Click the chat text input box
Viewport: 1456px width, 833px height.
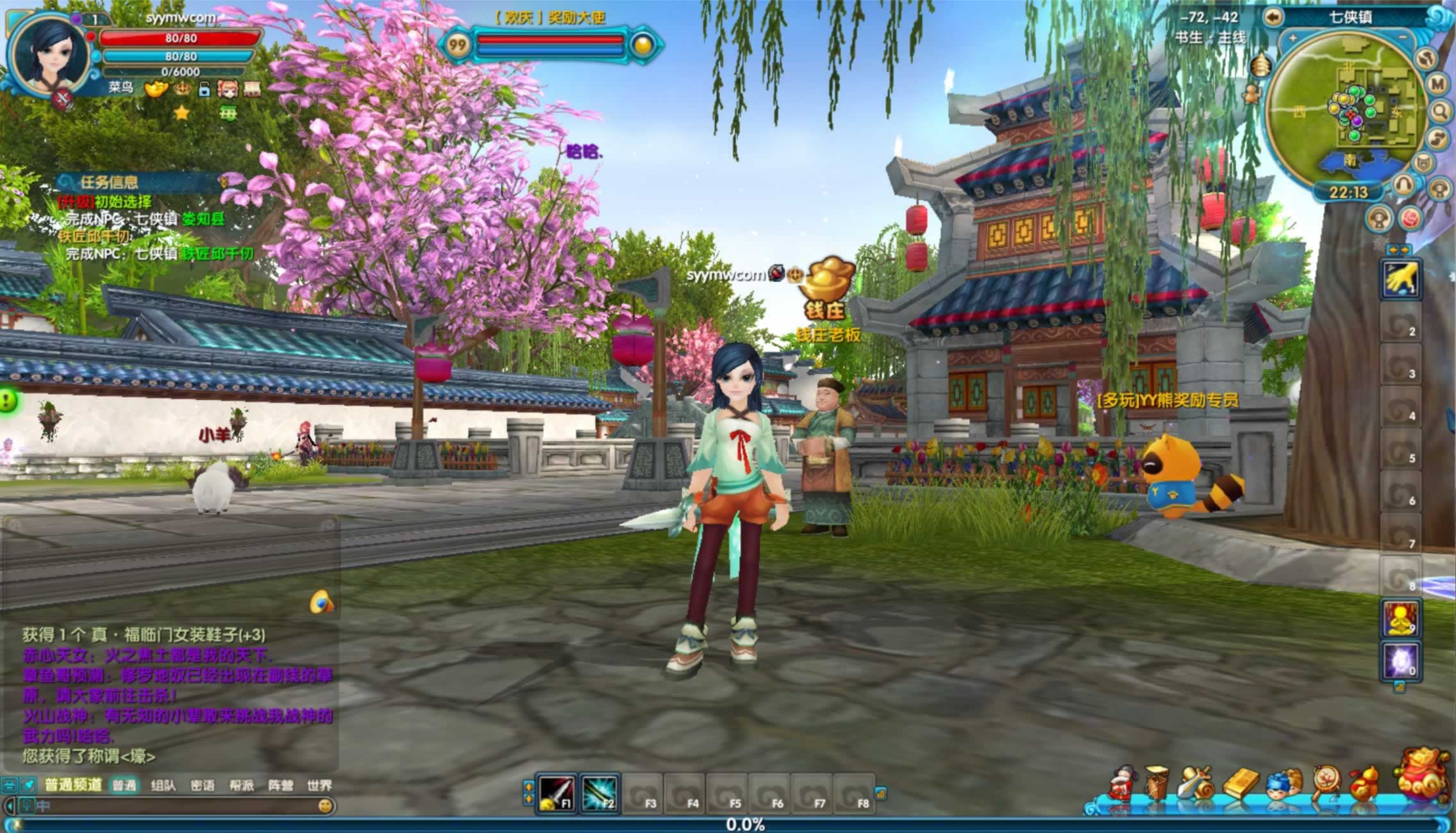point(173,805)
